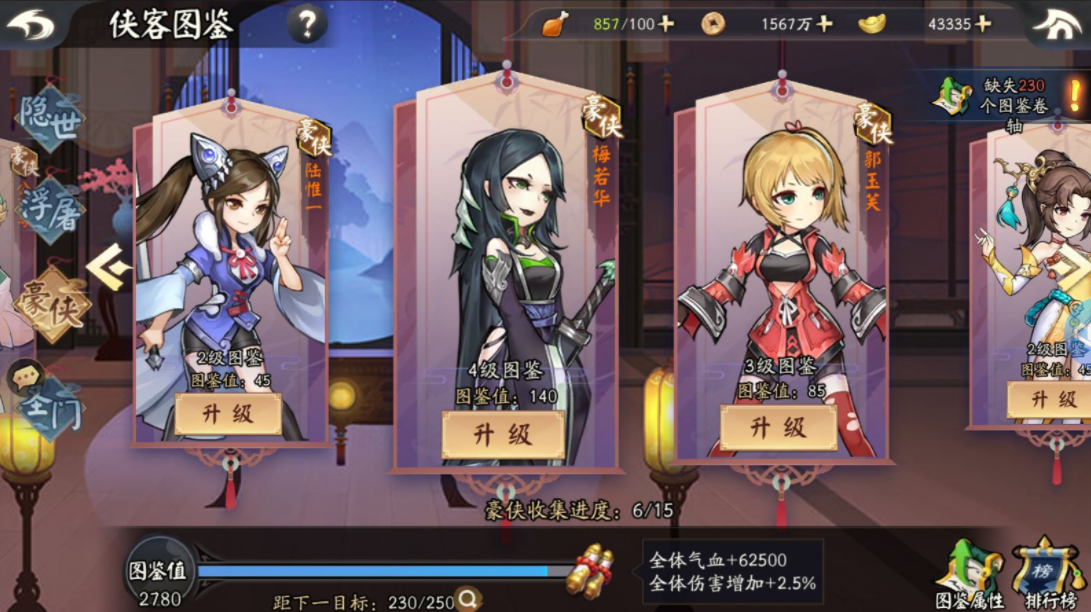Select the 梅若华 hero card
Viewport: 1091px width, 612px height.
505,260
